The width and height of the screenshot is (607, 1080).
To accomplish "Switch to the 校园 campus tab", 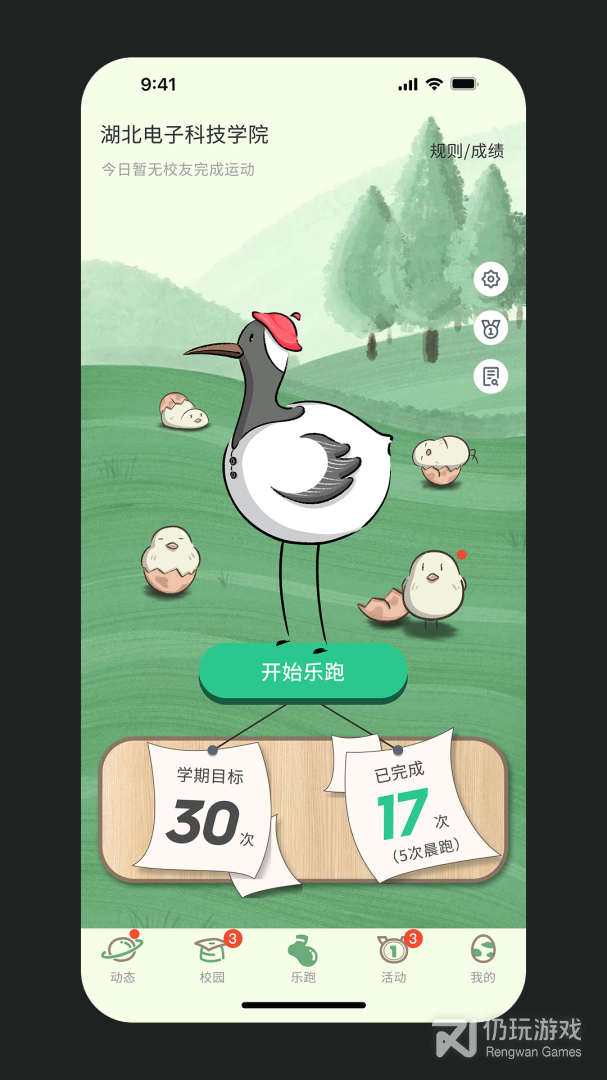I will (x=212, y=958).
